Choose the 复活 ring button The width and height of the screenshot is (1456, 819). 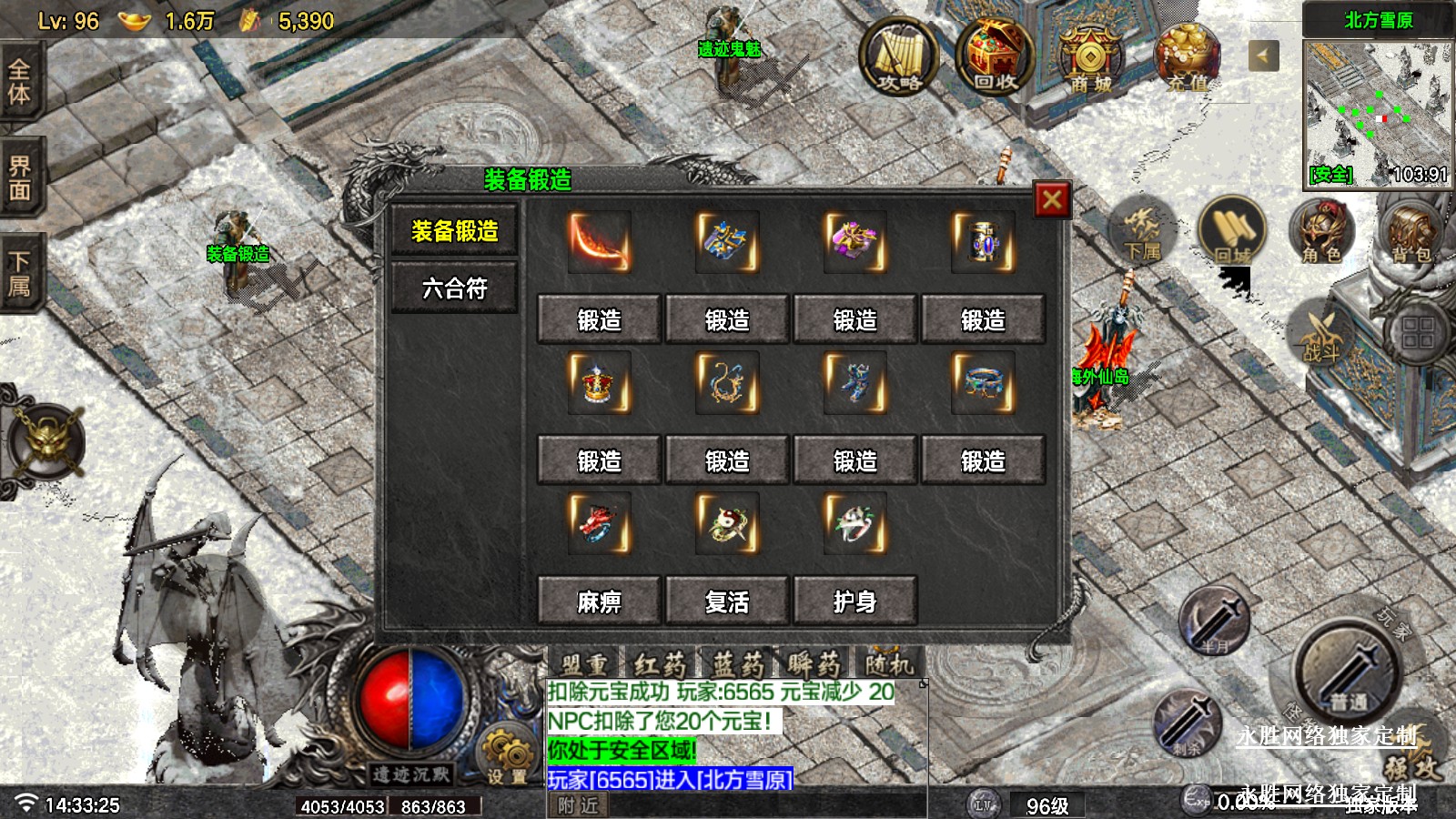[x=727, y=601]
